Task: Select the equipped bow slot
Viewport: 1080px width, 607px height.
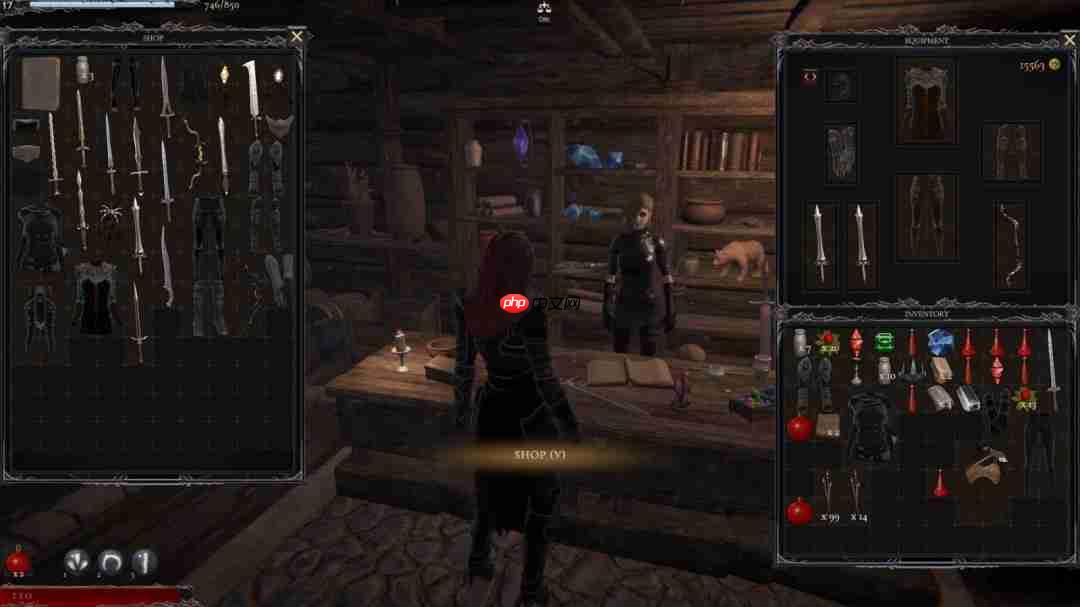Action: 1011,245
